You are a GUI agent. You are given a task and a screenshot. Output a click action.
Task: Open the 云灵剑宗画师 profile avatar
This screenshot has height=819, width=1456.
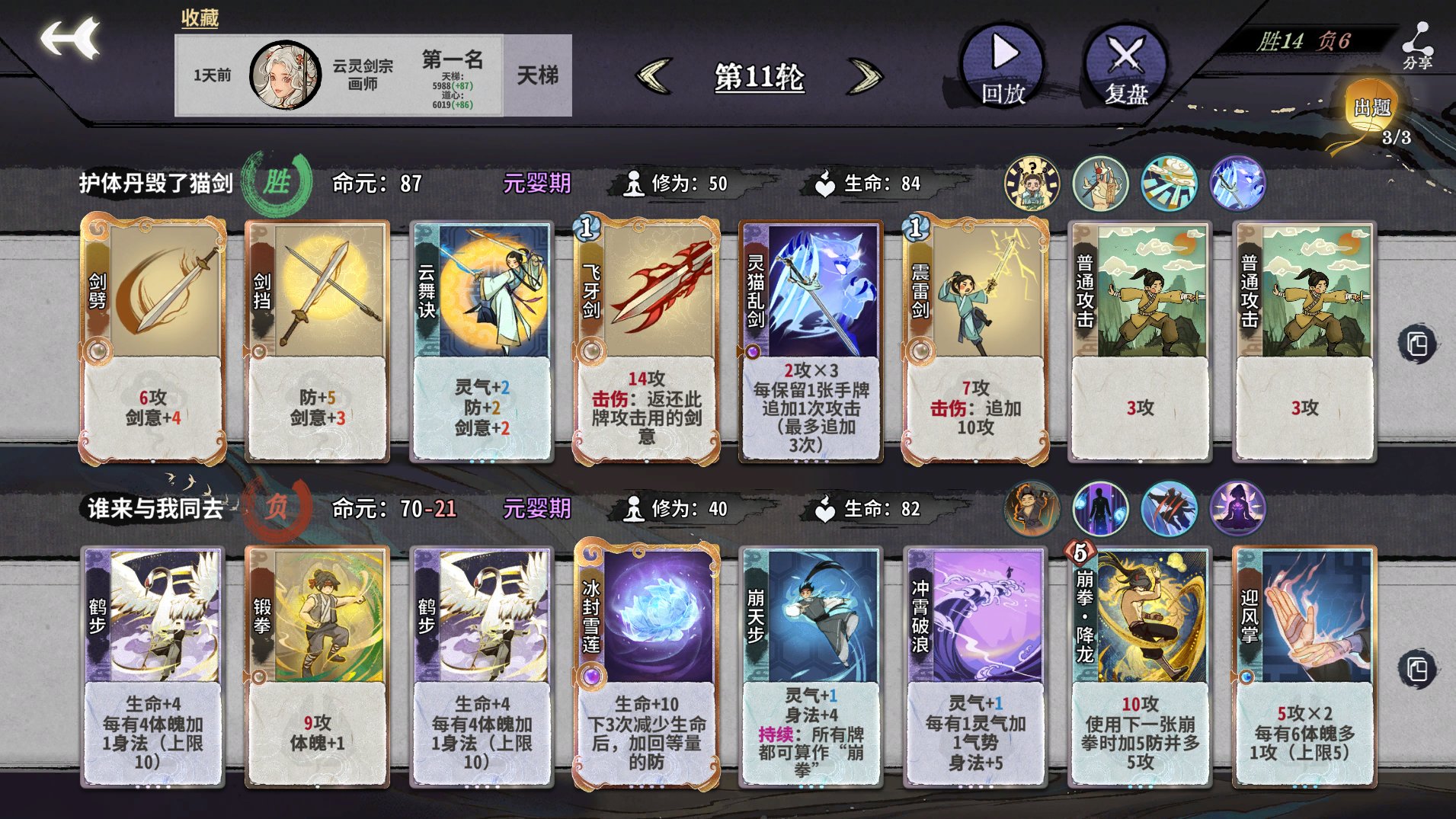[x=284, y=74]
